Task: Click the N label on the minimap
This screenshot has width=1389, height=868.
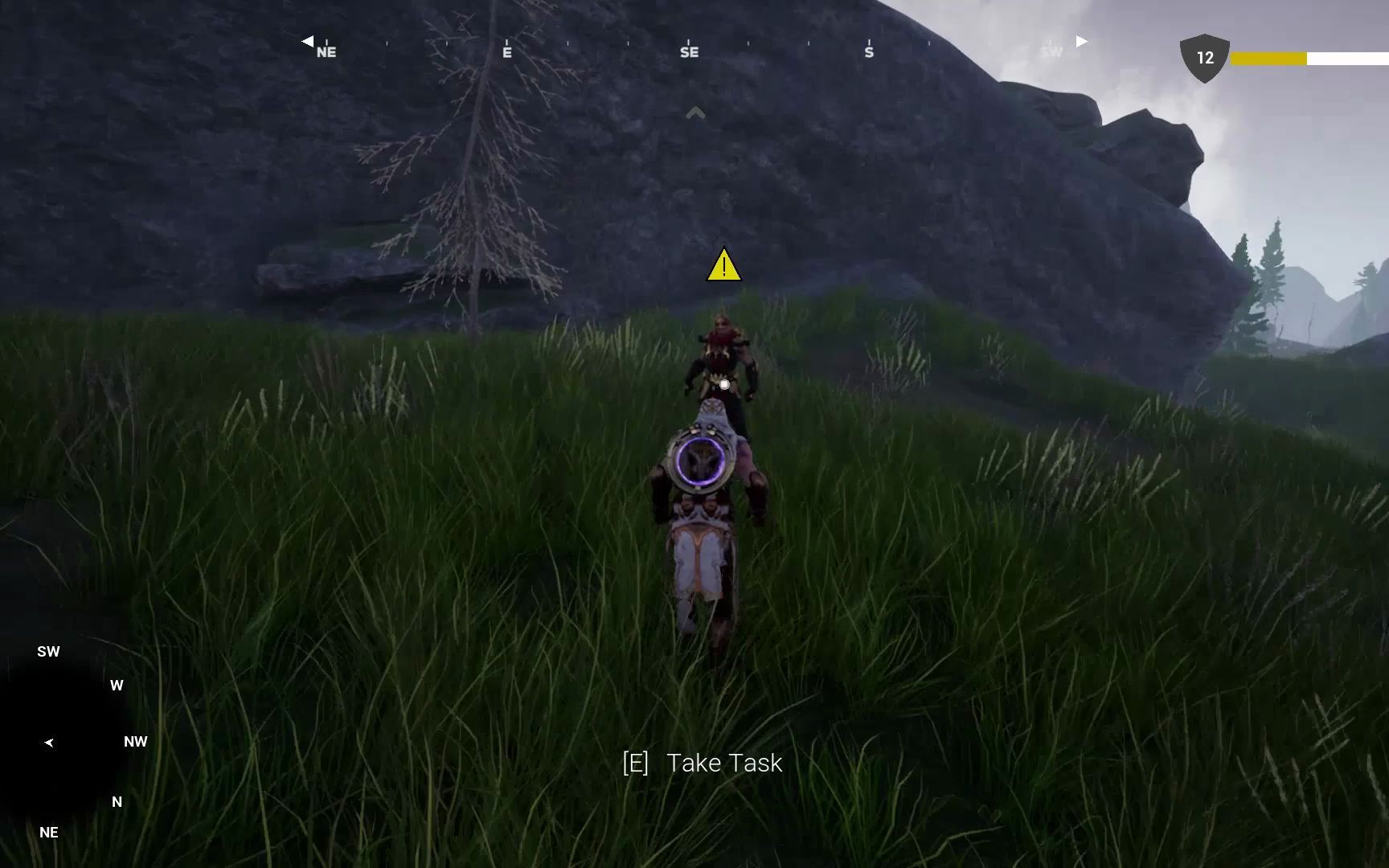Action: 117,801
